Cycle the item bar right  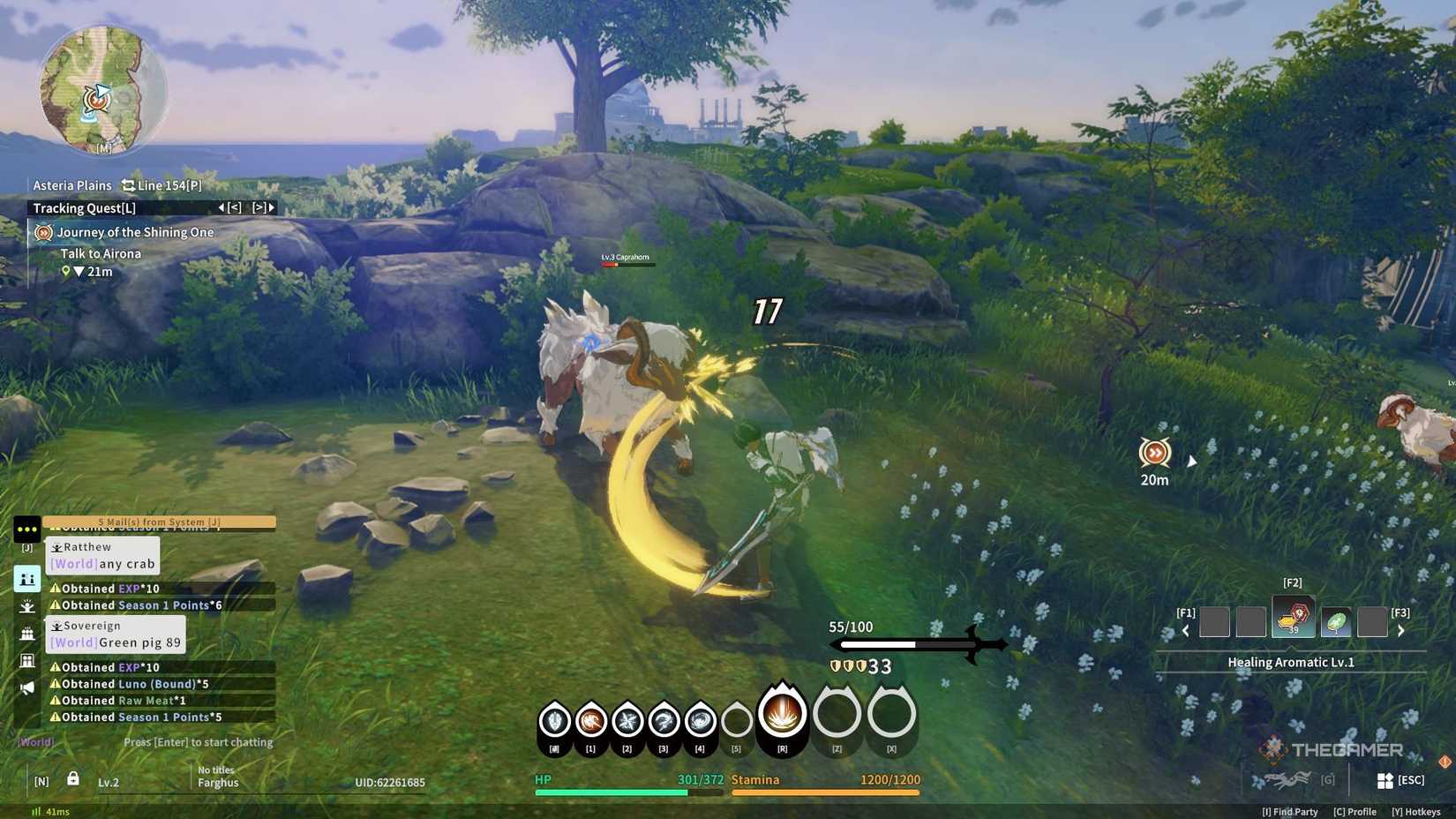[1400, 630]
